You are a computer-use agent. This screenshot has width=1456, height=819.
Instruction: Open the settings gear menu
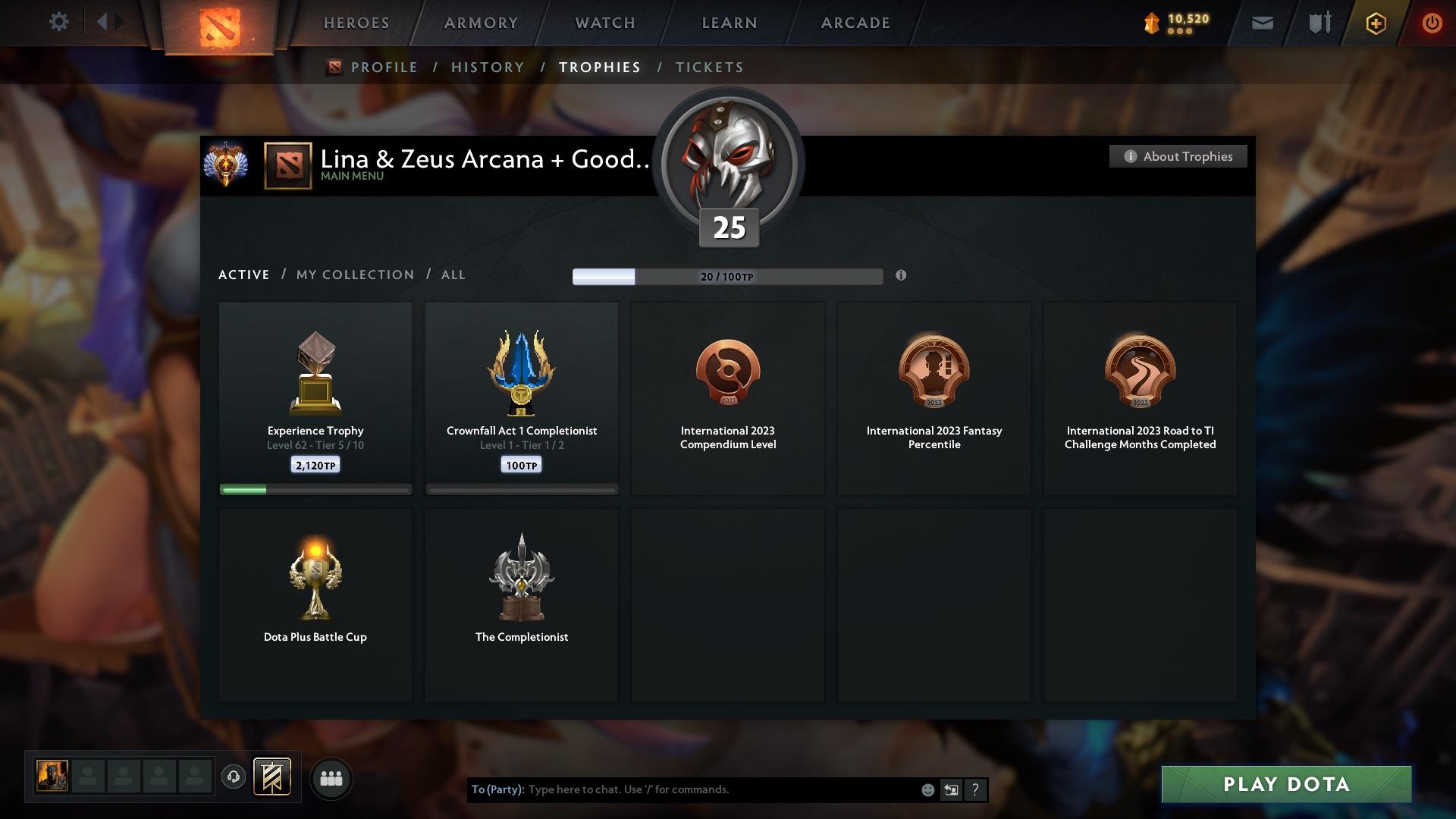pyautogui.click(x=59, y=22)
